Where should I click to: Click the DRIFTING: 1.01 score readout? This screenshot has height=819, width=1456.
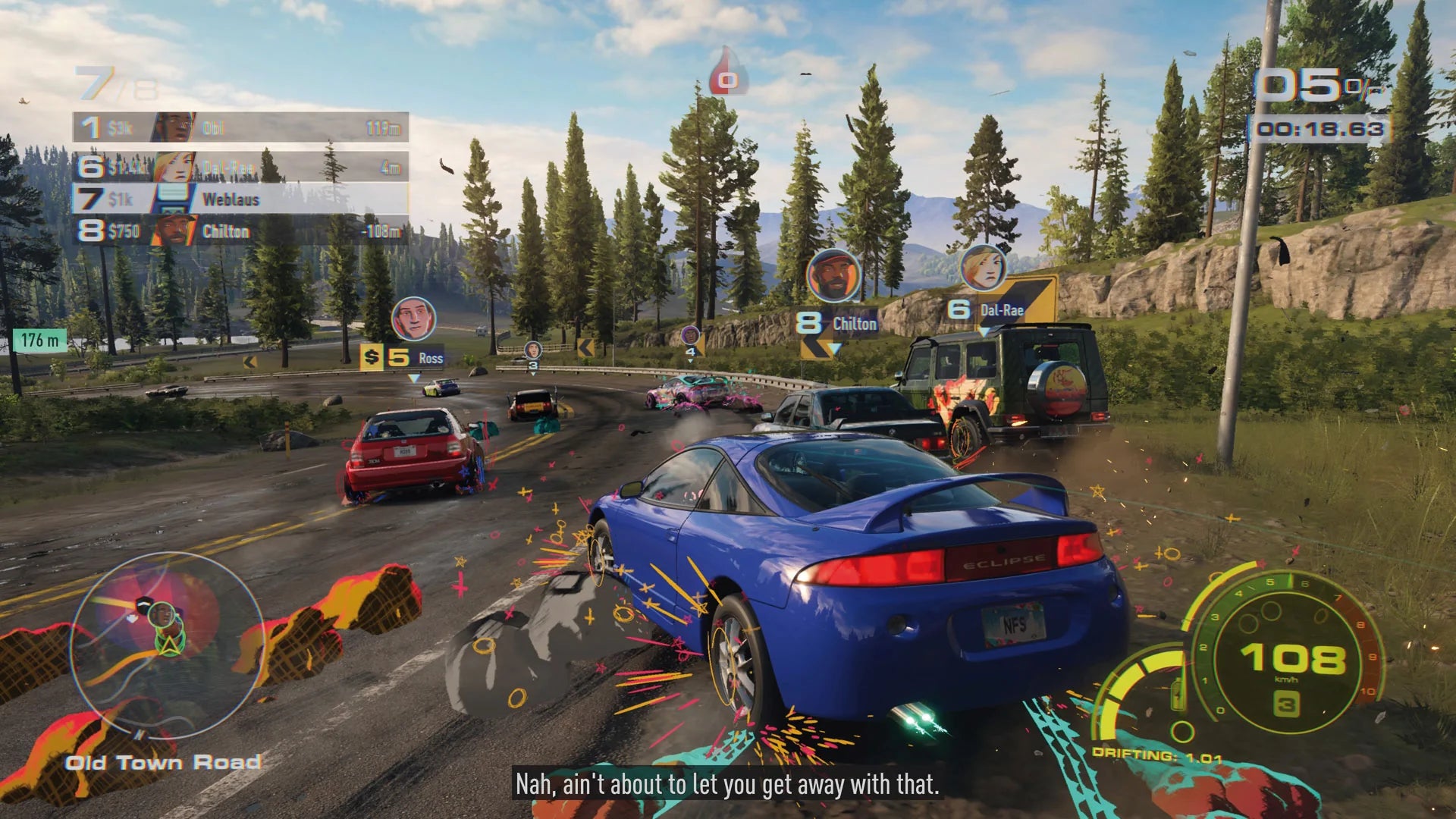pyautogui.click(x=1158, y=755)
